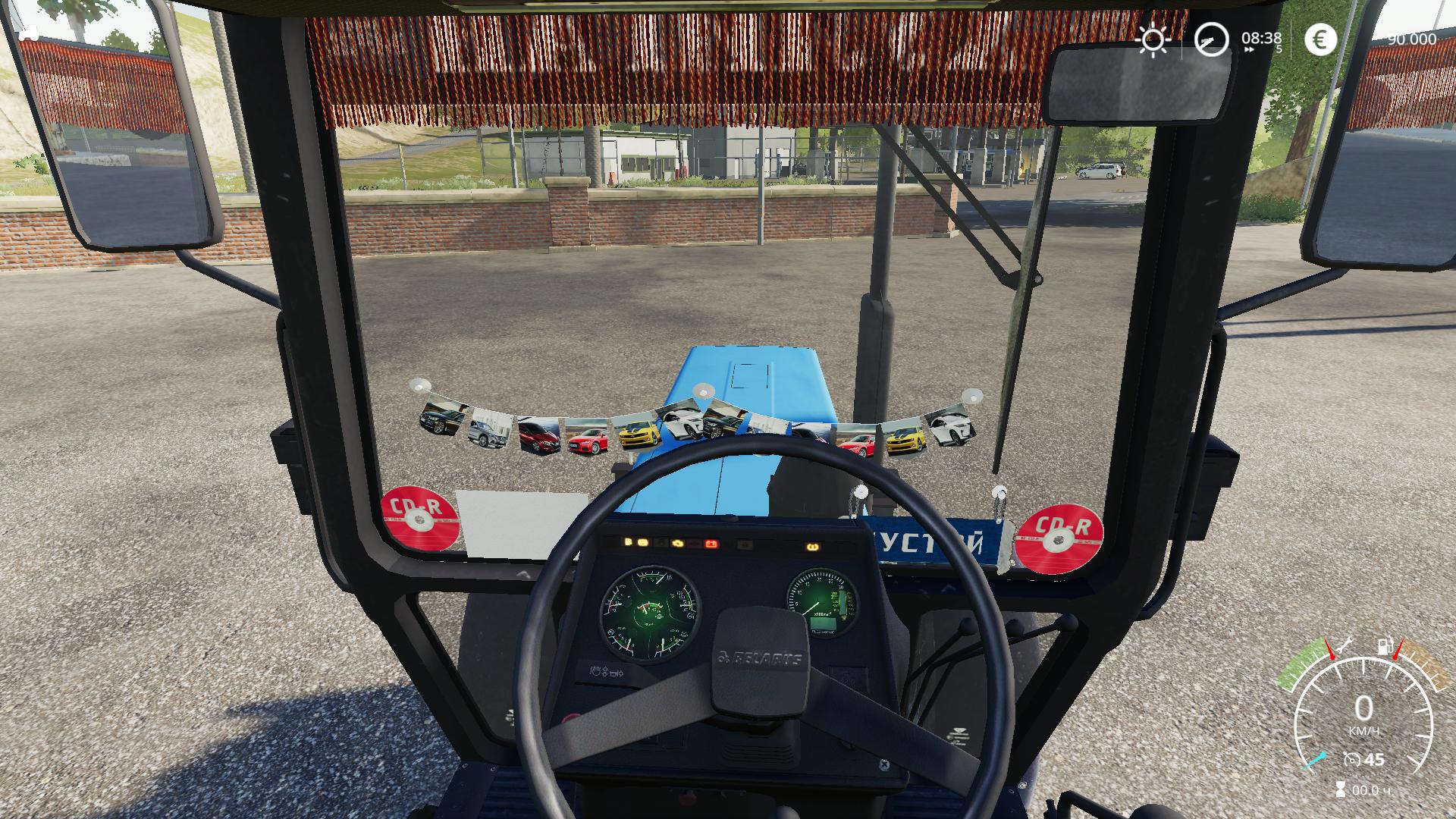Click the white vehicle icon in the corner

point(30,33)
